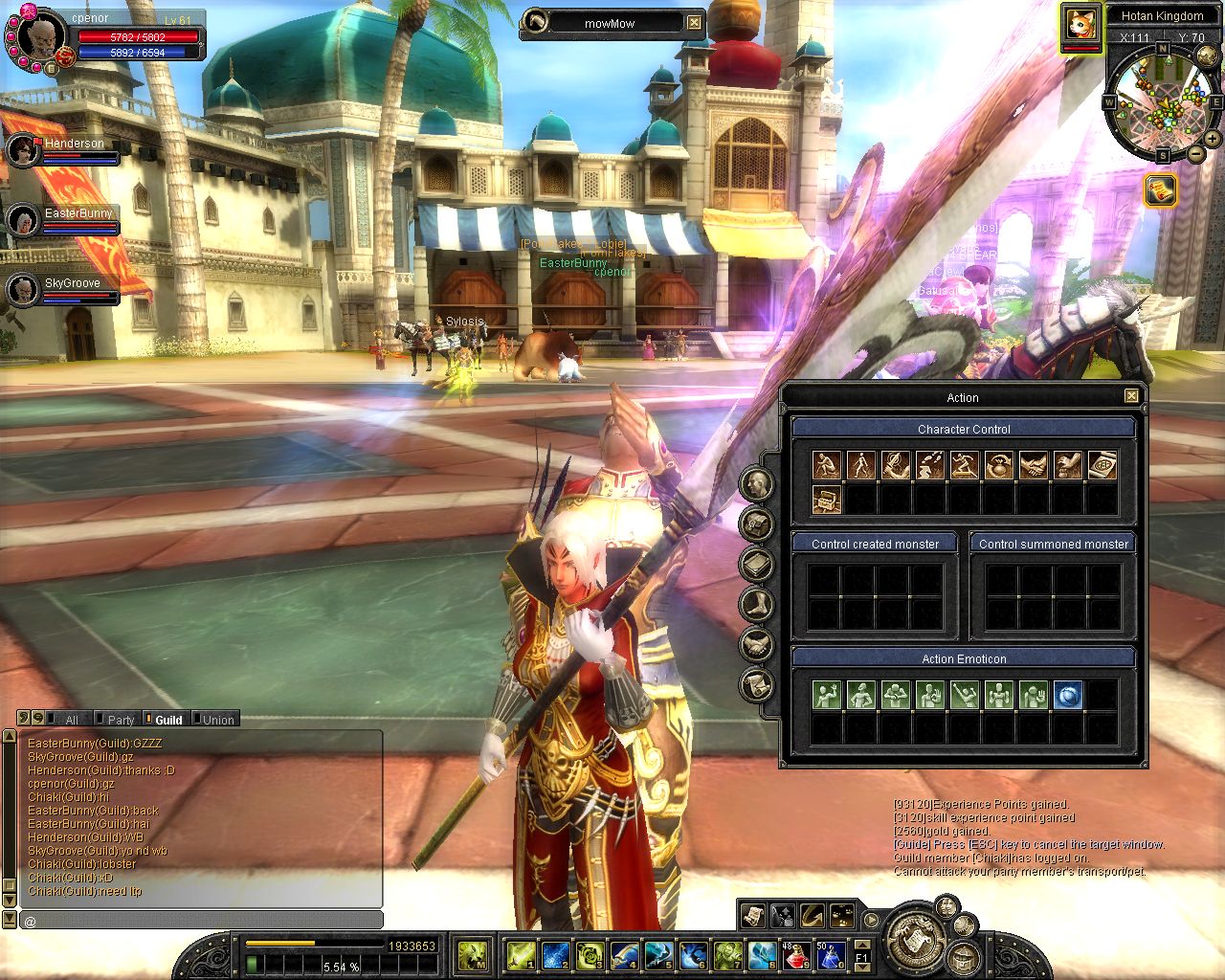Screen dimensions: 1225x980
Task: Show the Union chat tab
Action: click(217, 720)
